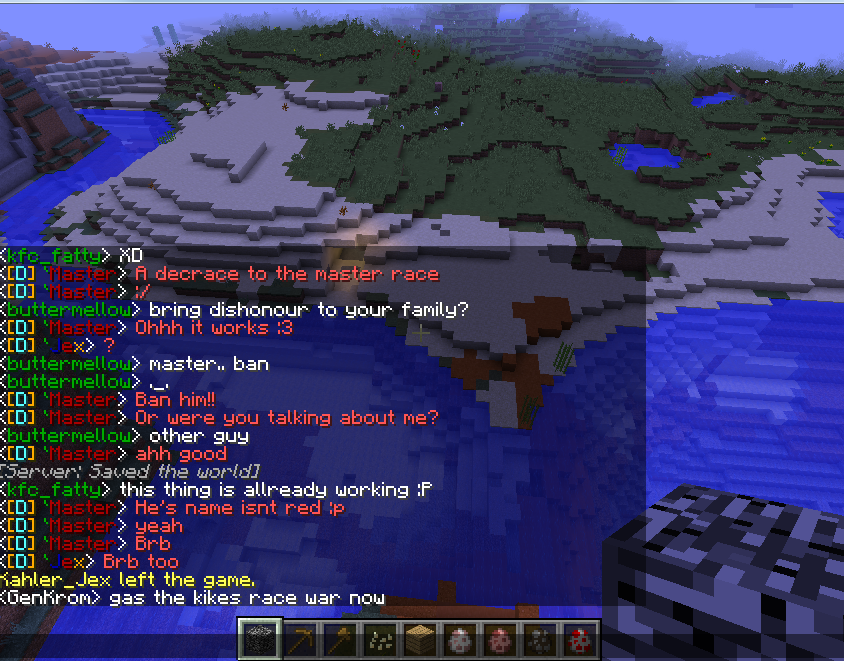Screen dimensions: 844x661
Task: Pick the seeds slot in the hotbar
Action: click(x=379, y=638)
